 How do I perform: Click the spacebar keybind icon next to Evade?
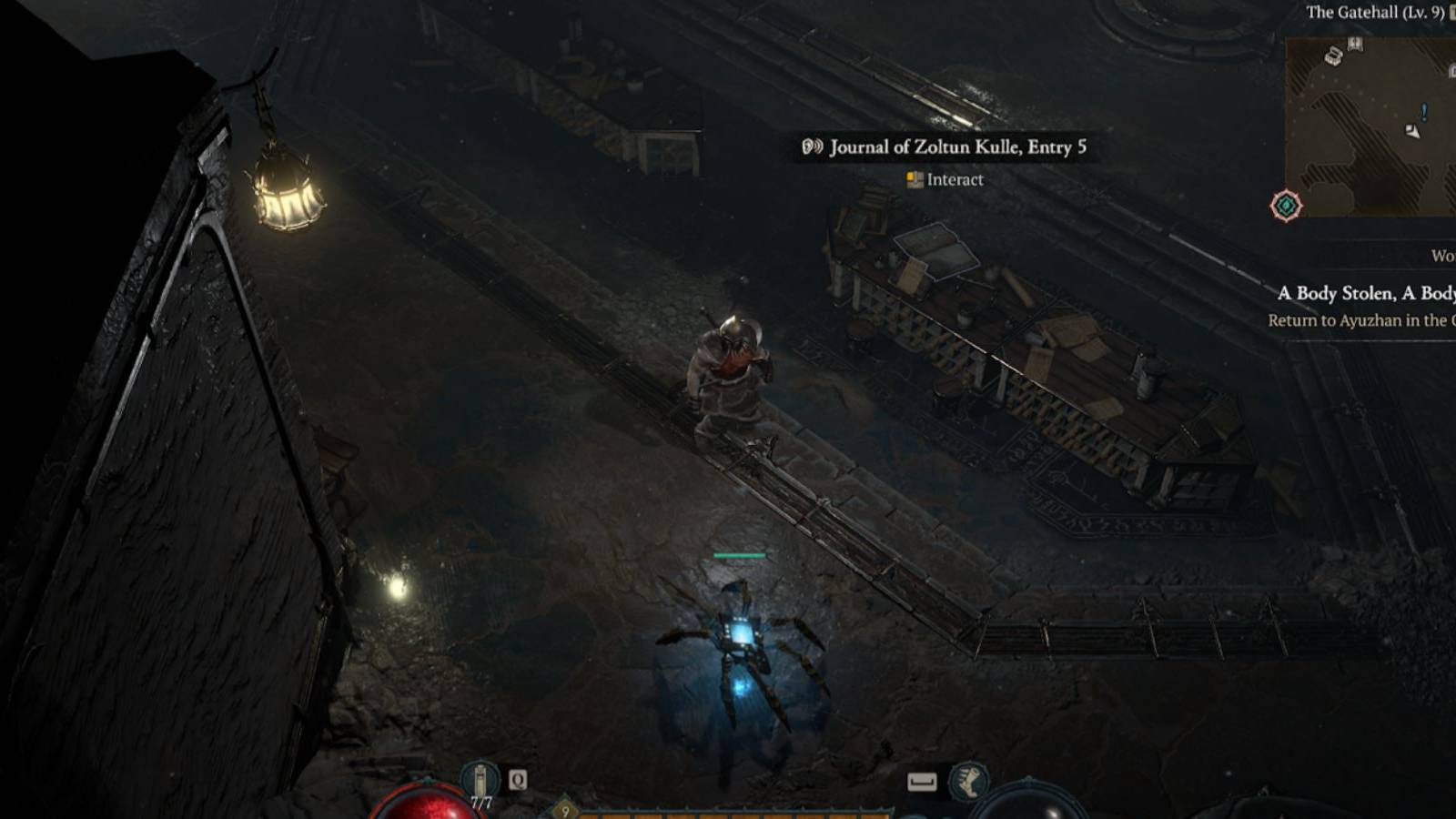(x=923, y=782)
